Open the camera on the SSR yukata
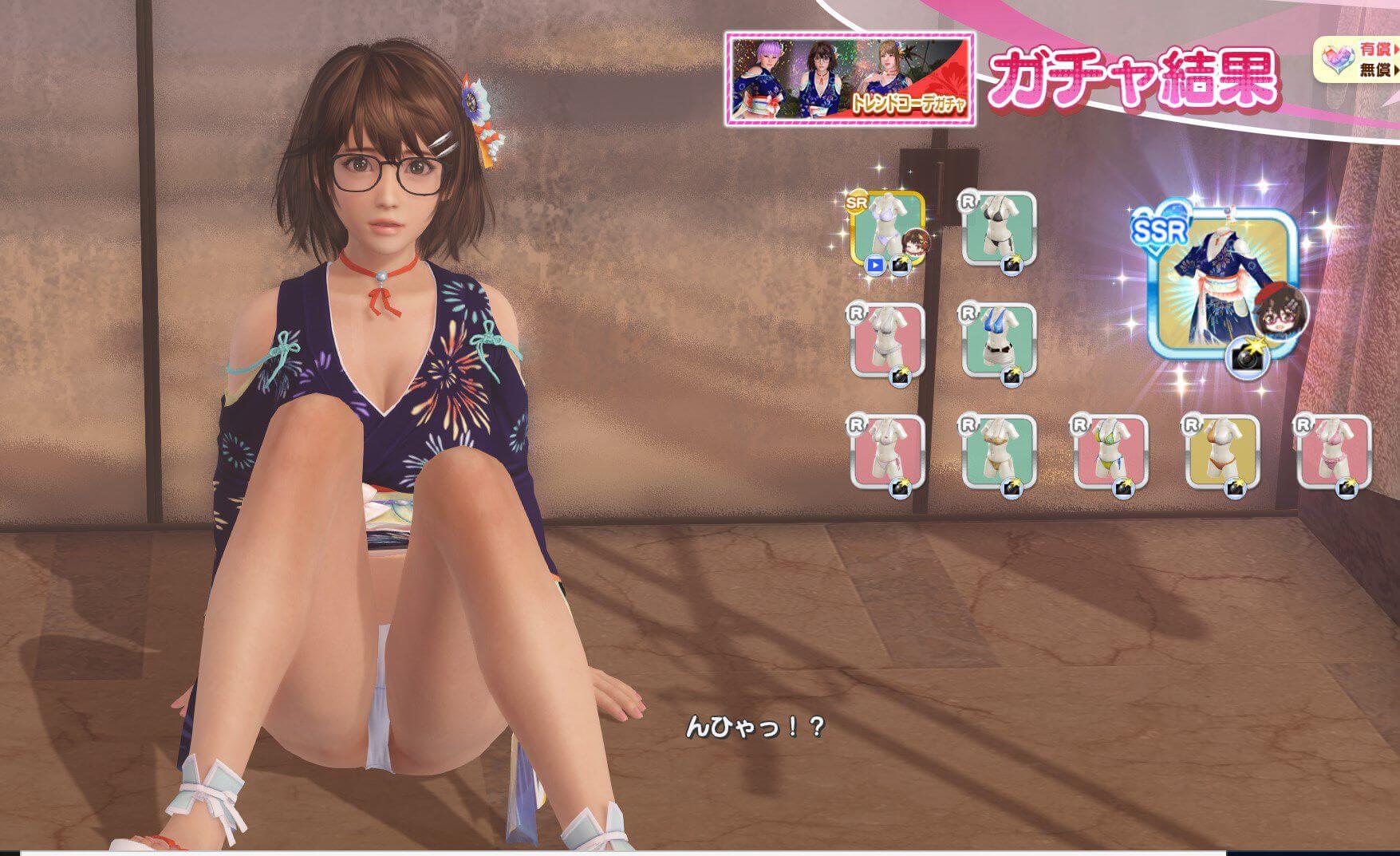The image size is (1400, 856). [1245, 357]
